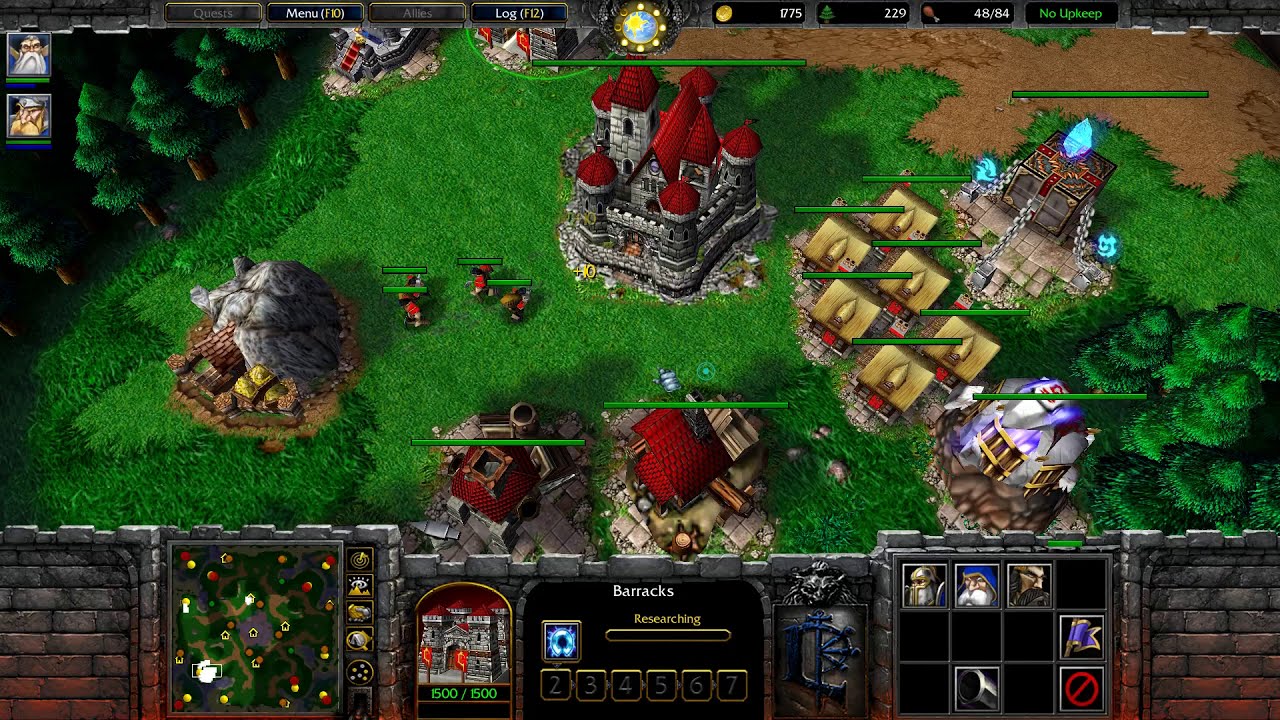Open the Menu (F10) button
Screen dimensions: 1280x720
click(315, 13)
